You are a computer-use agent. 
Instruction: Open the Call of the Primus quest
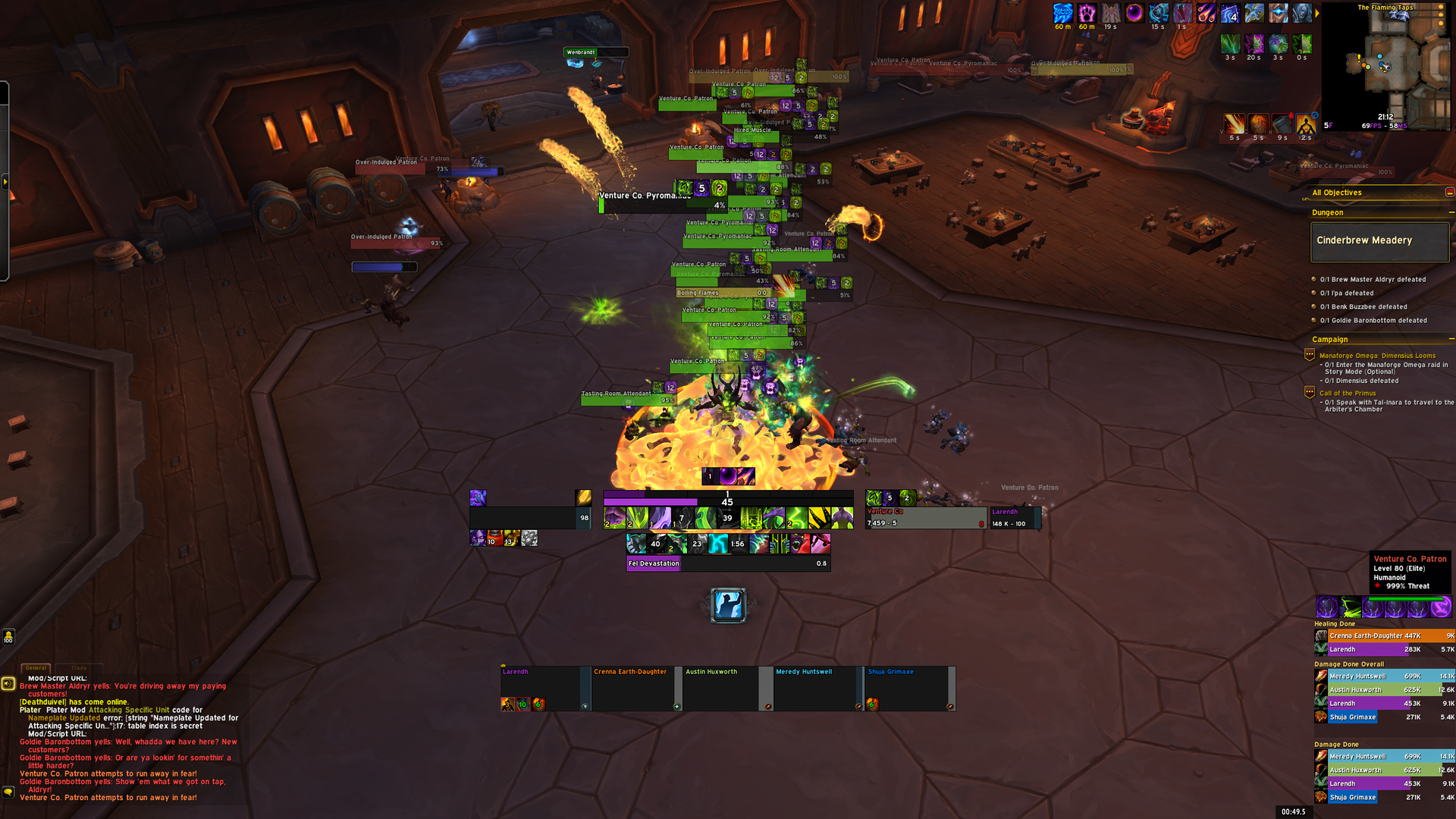point(1348,394)
